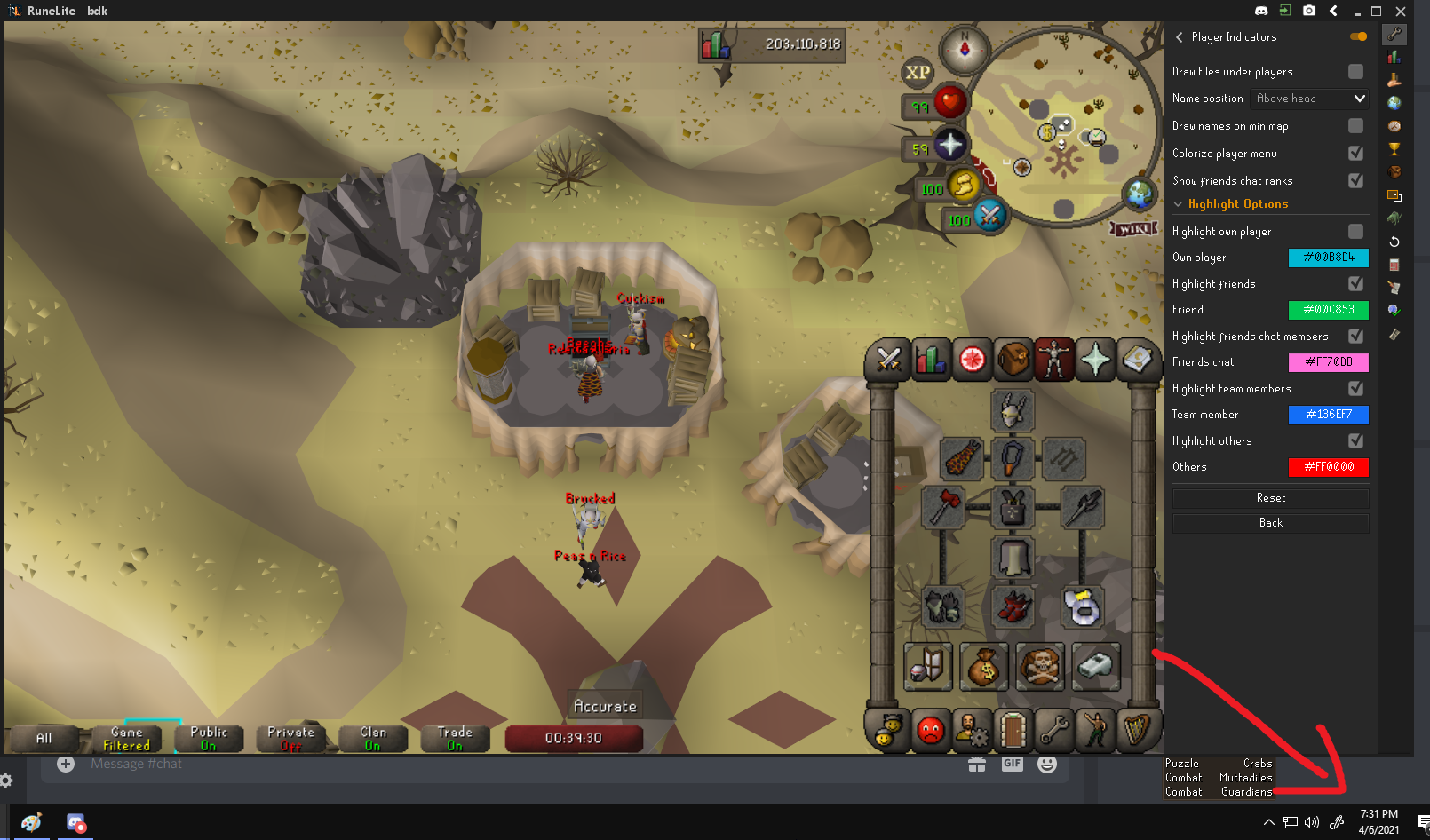Open the Prayer star tab
This screenshot has height=840, width=1430.
pos(1096,360)
